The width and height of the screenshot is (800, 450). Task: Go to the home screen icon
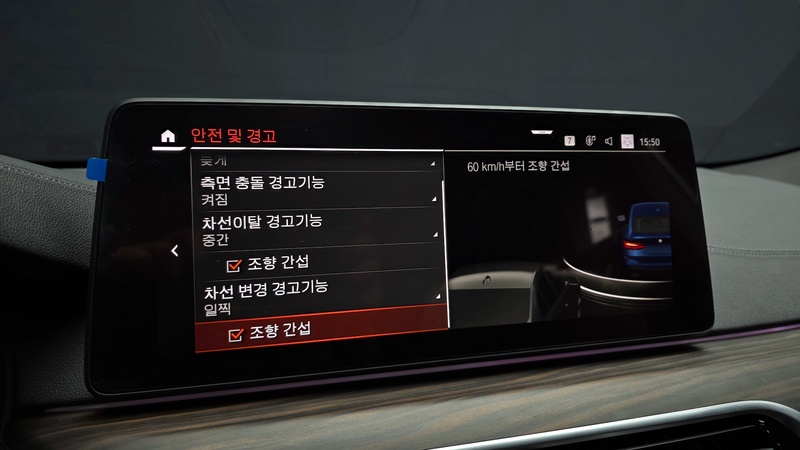click(168, 135)
